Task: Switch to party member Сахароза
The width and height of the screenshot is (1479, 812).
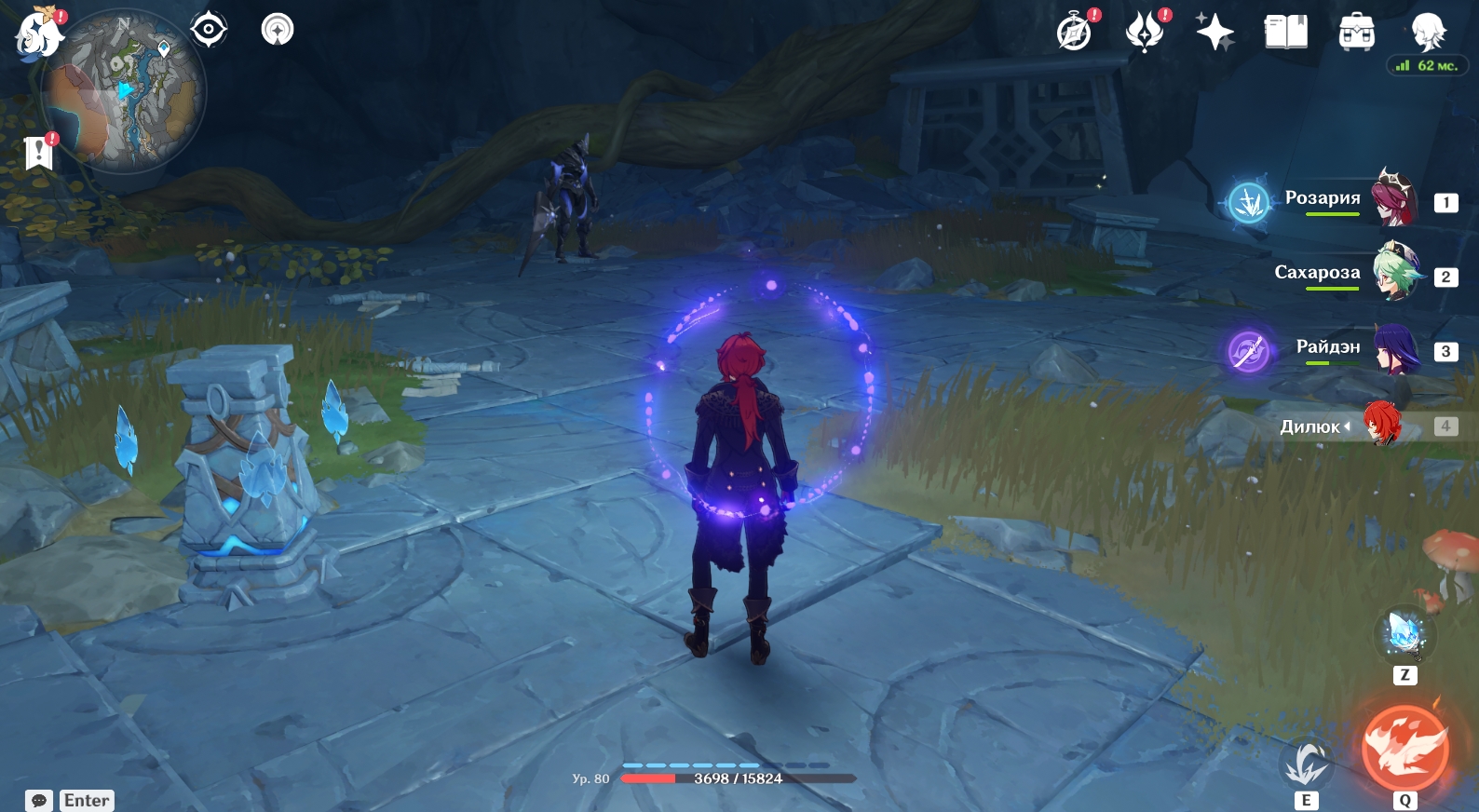Action: 1394,273
